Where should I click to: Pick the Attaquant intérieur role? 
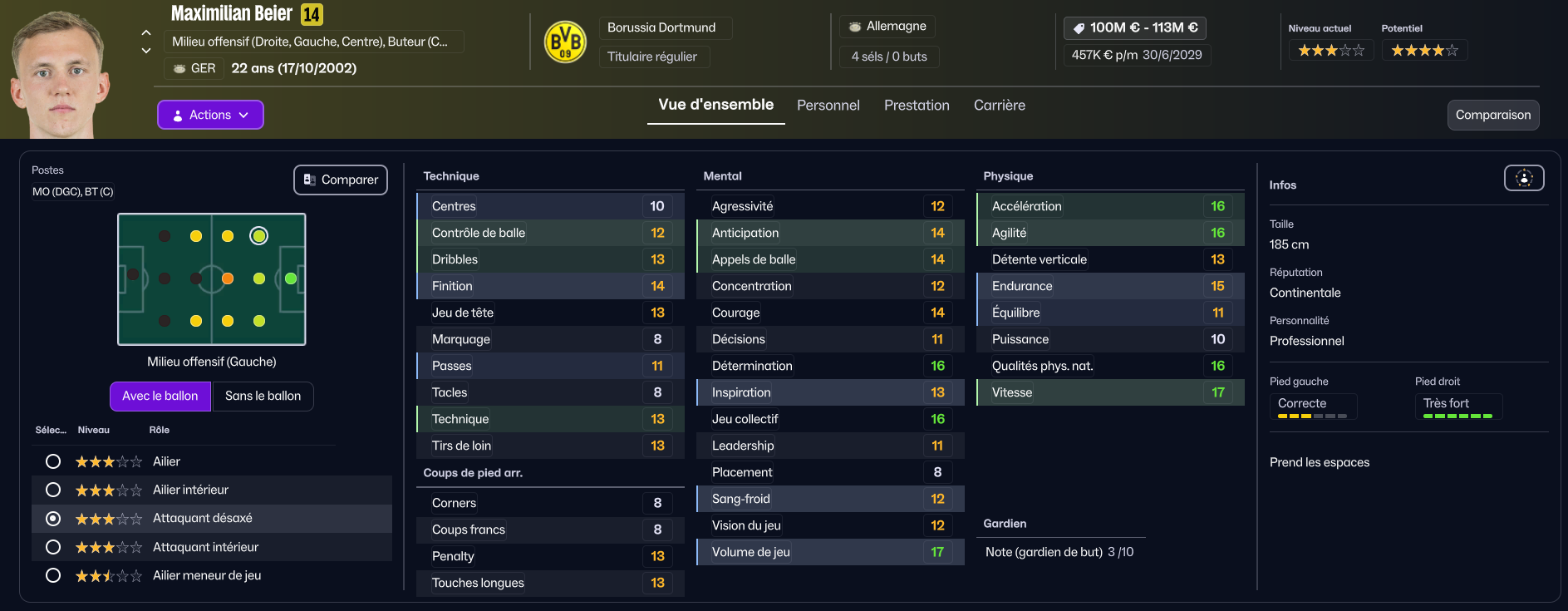point(53,547)
